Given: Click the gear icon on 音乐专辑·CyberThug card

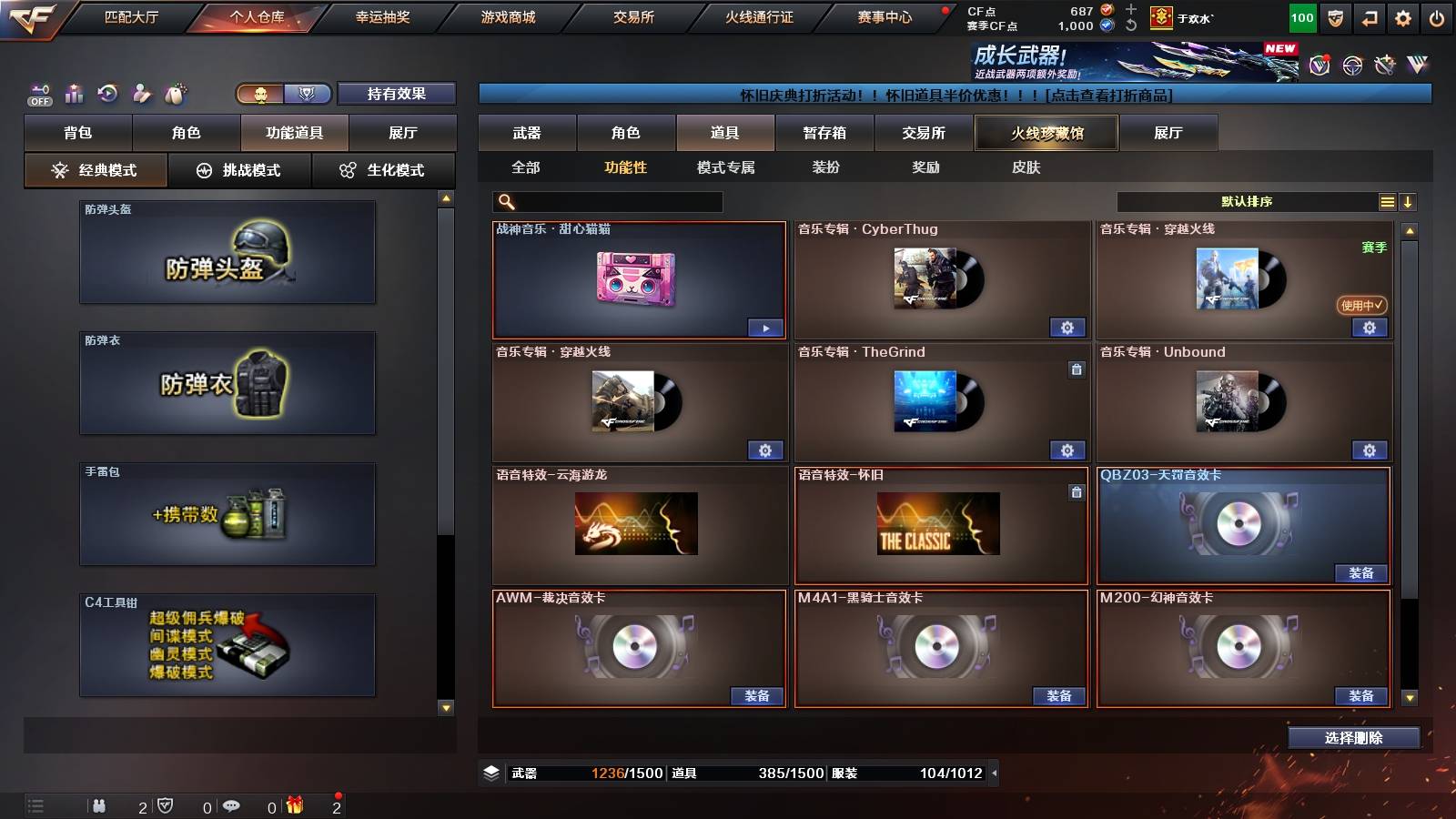Looking at the screenshot, I should coord(1067,327).
